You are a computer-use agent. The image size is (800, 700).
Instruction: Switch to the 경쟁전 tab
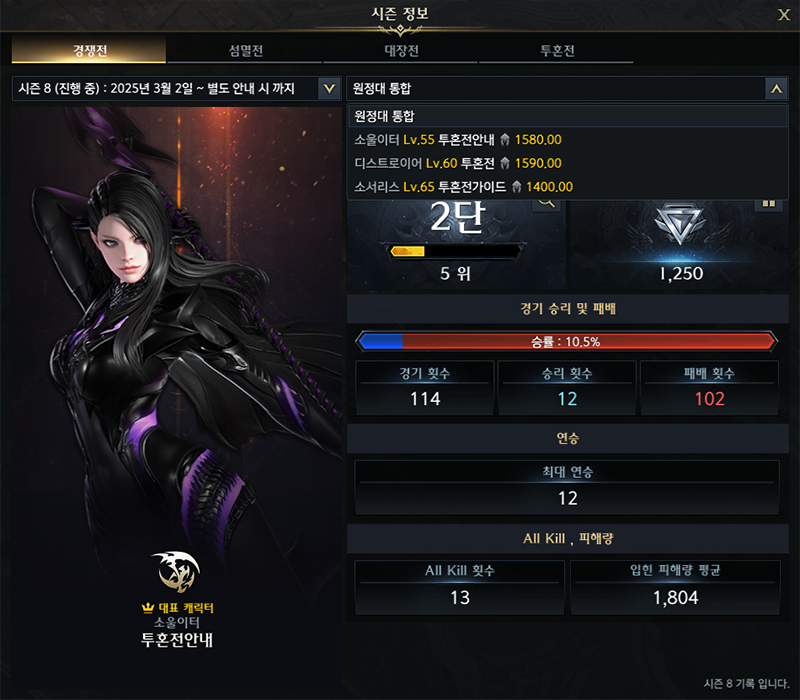click(x=89, y=51)
